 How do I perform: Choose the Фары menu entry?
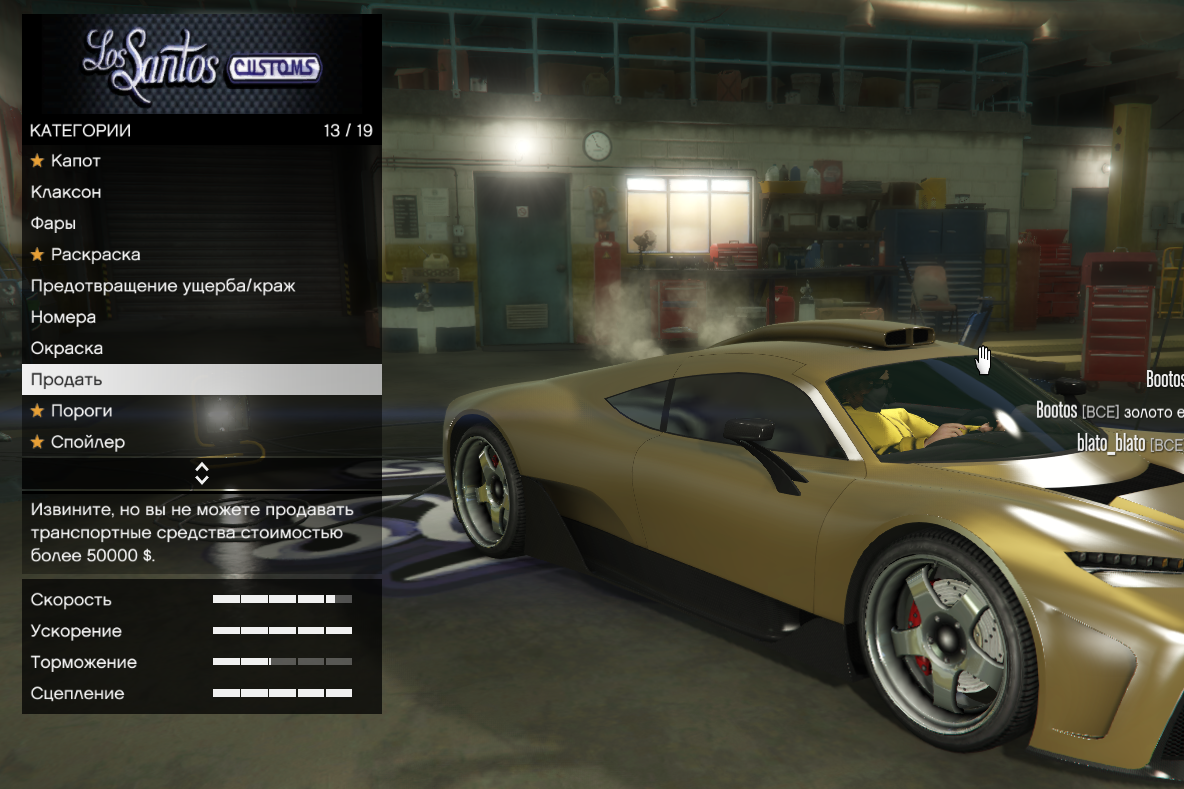click(54, 223)
